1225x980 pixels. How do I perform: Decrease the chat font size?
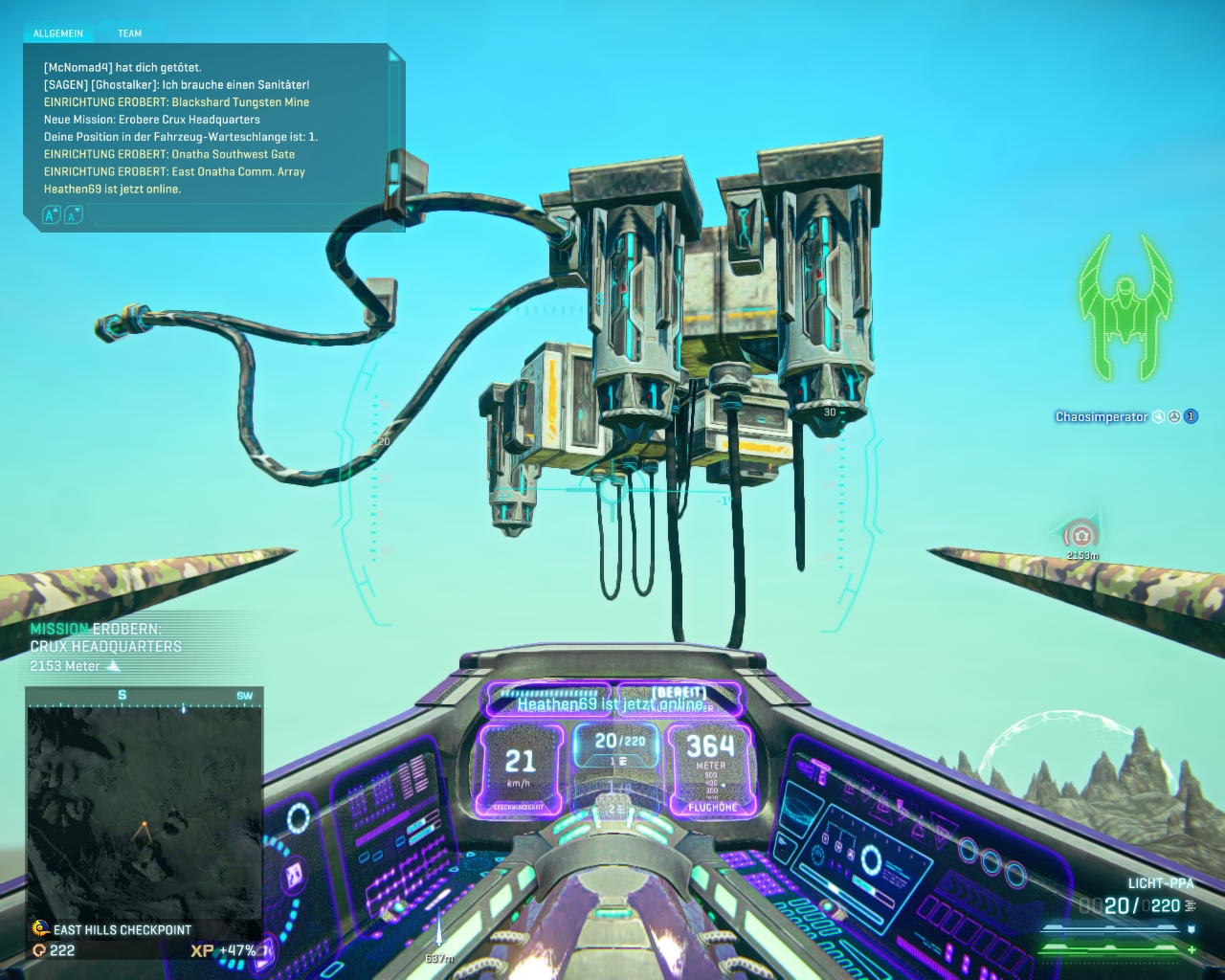73,215
